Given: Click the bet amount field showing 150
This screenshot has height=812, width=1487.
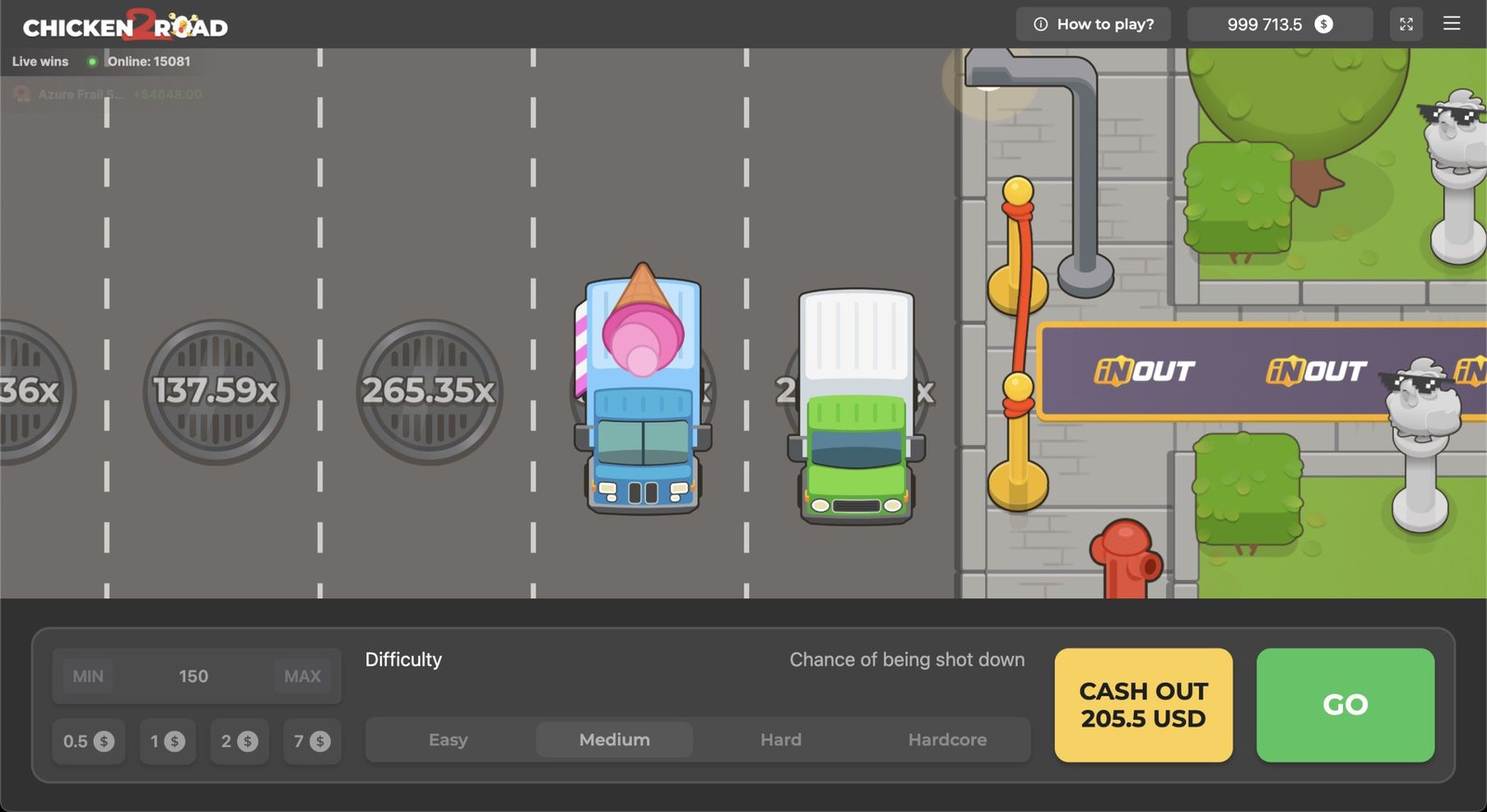Looking at the screenshot, I should pos(193,676).
